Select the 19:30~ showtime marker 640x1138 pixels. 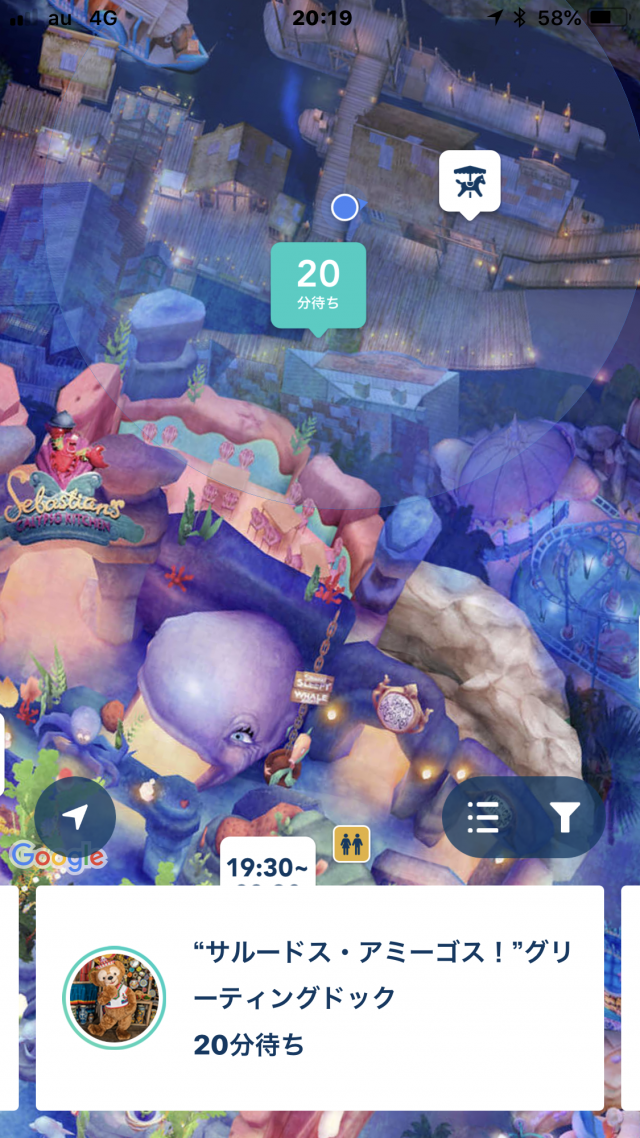[267, 866]
